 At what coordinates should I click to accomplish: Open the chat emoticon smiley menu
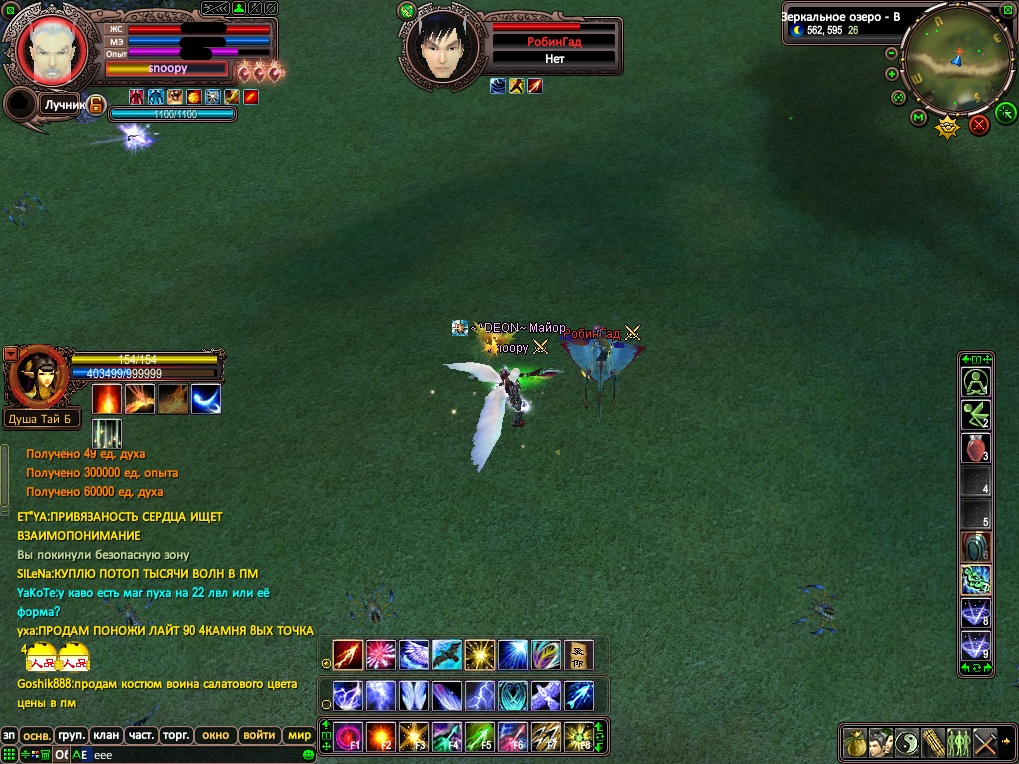309,755
